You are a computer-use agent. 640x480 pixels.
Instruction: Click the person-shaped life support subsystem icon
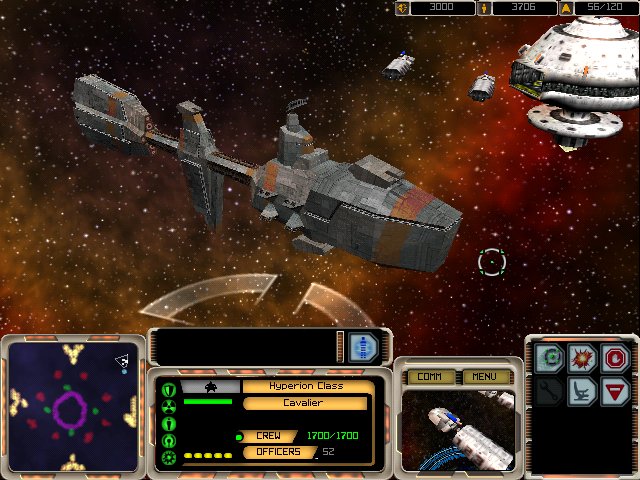click(169, 424)
